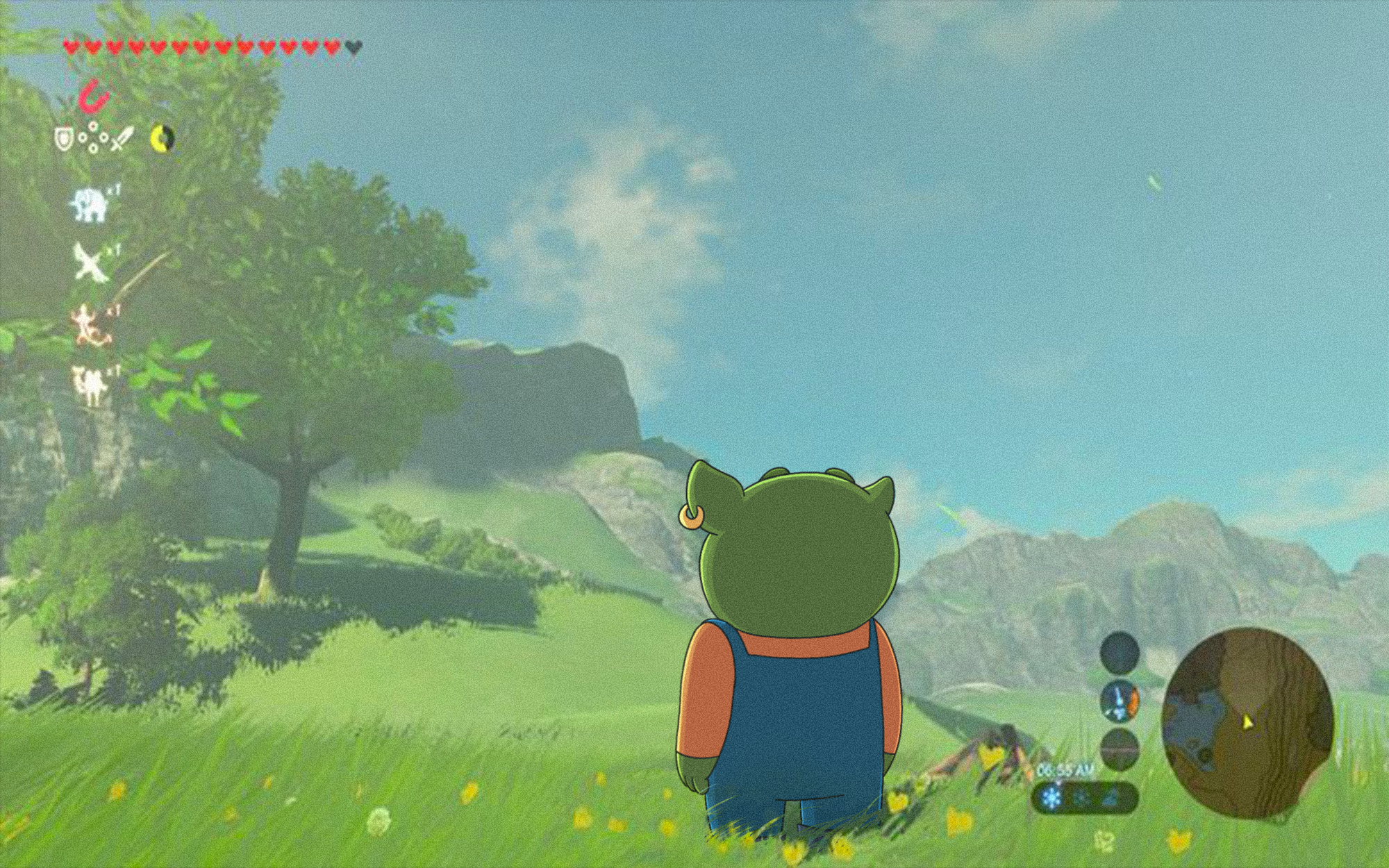Viewport: 1389px width, 868px height.
Task: Activate the lizard Daruk's Protection ability
Action: point(91,325)
